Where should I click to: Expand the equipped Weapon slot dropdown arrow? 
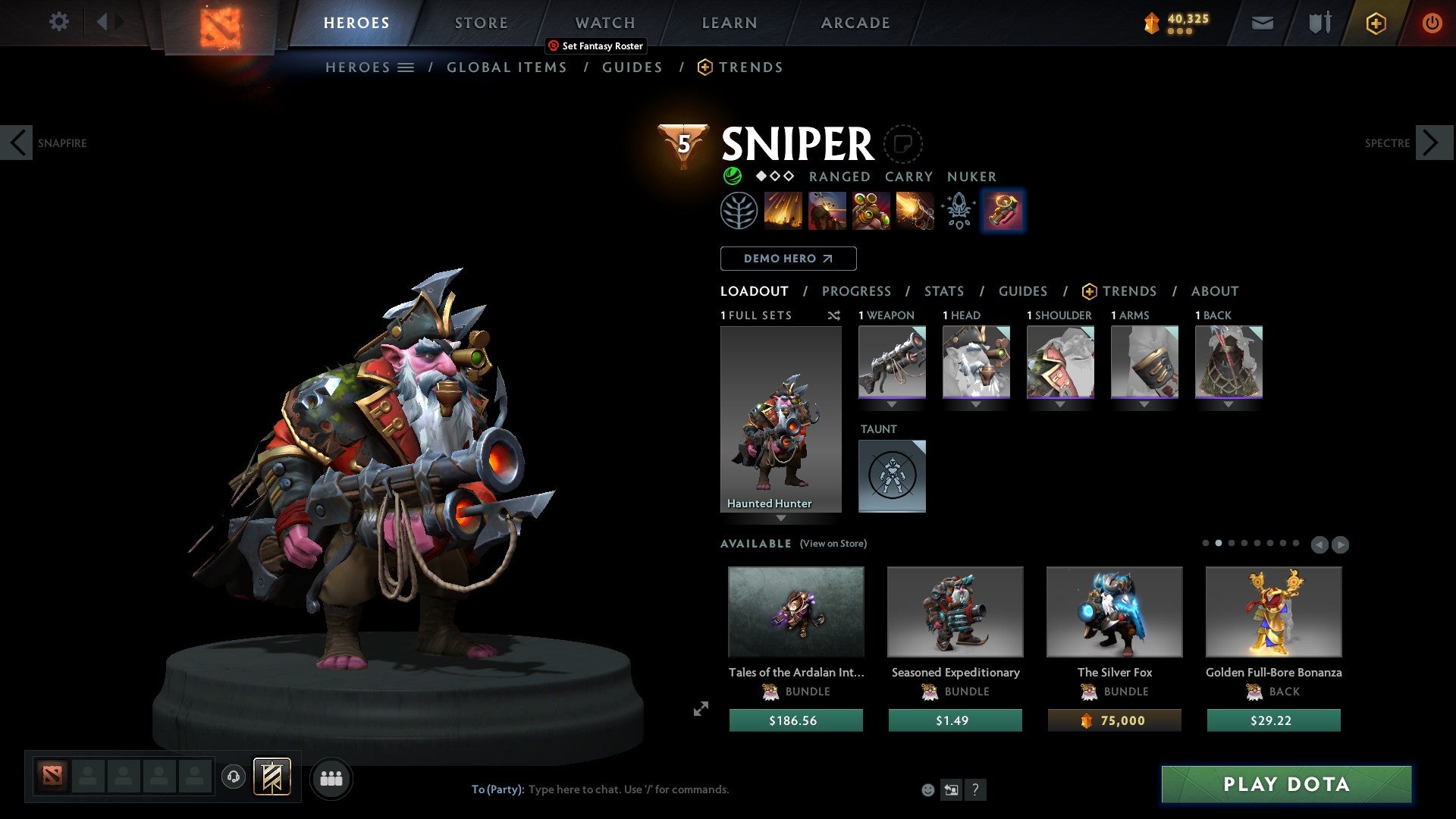tap(893, 404)
